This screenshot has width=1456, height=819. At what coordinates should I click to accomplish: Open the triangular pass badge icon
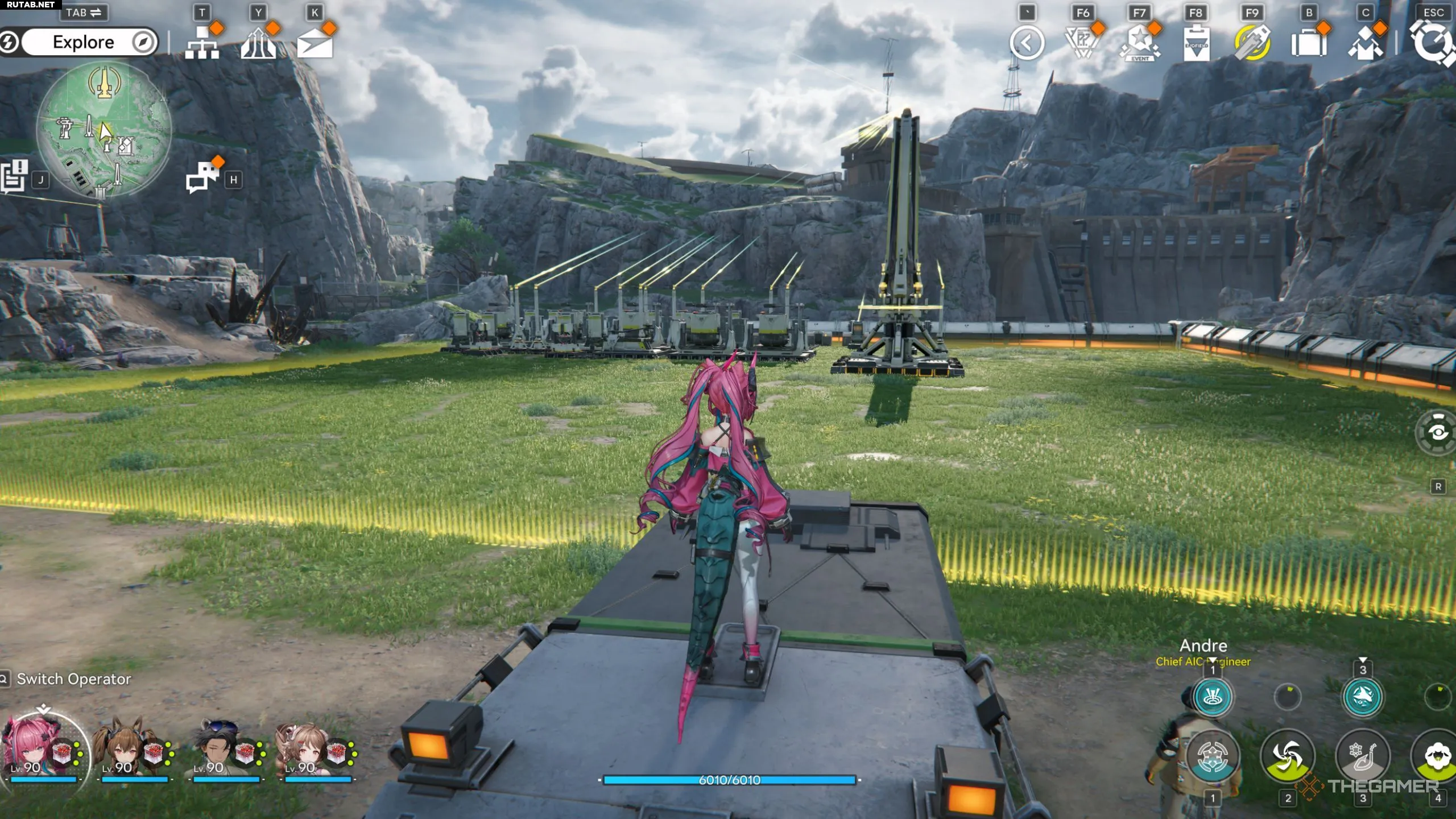pos(1082,43)
